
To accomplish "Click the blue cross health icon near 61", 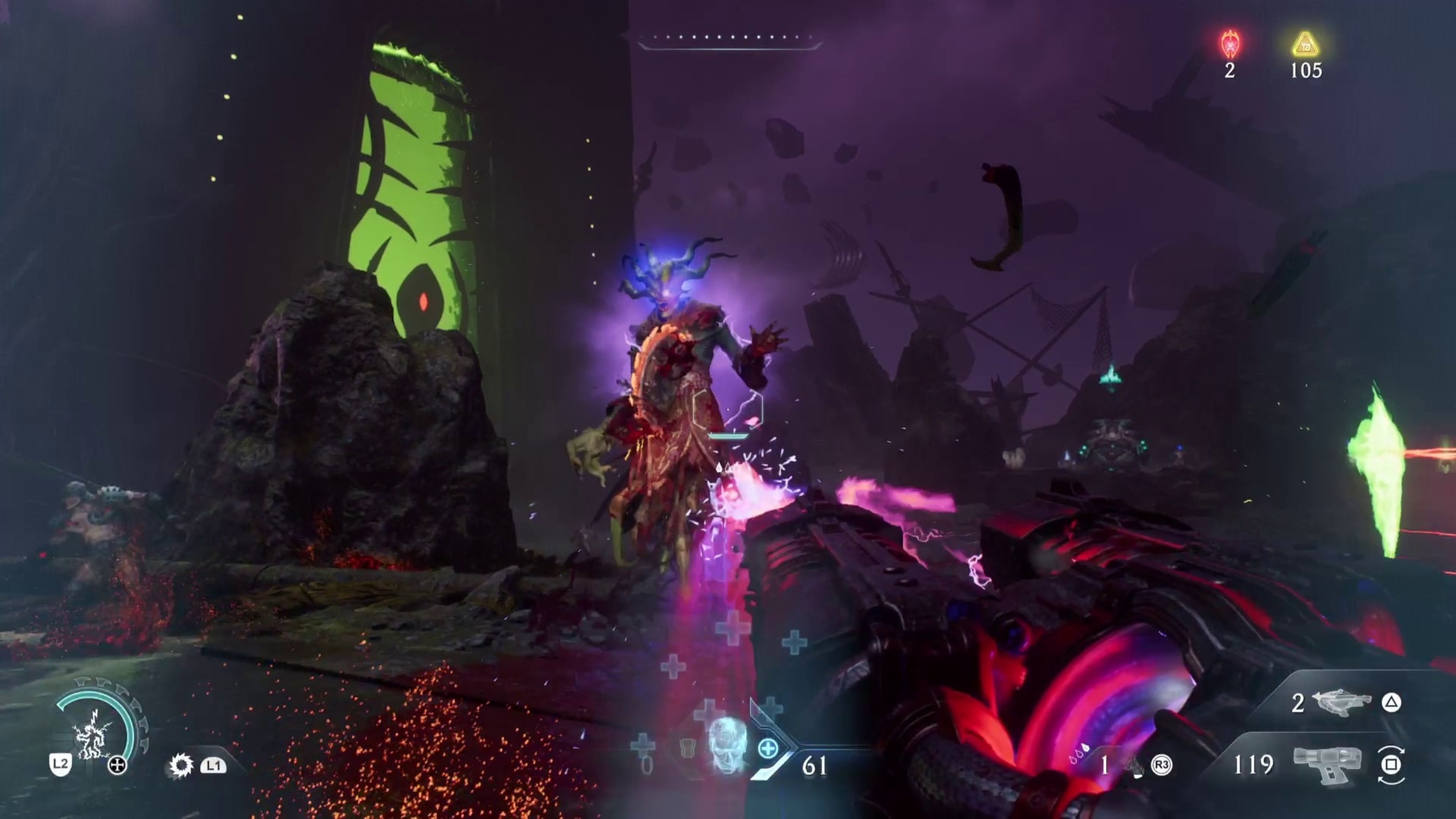I will click(x=769, y=749).
